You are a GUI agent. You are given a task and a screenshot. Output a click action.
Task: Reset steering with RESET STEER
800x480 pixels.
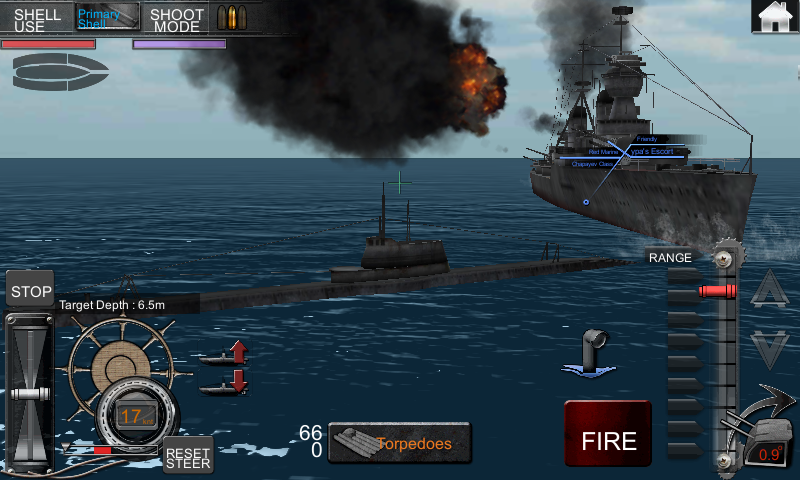(x=188, y=455)
